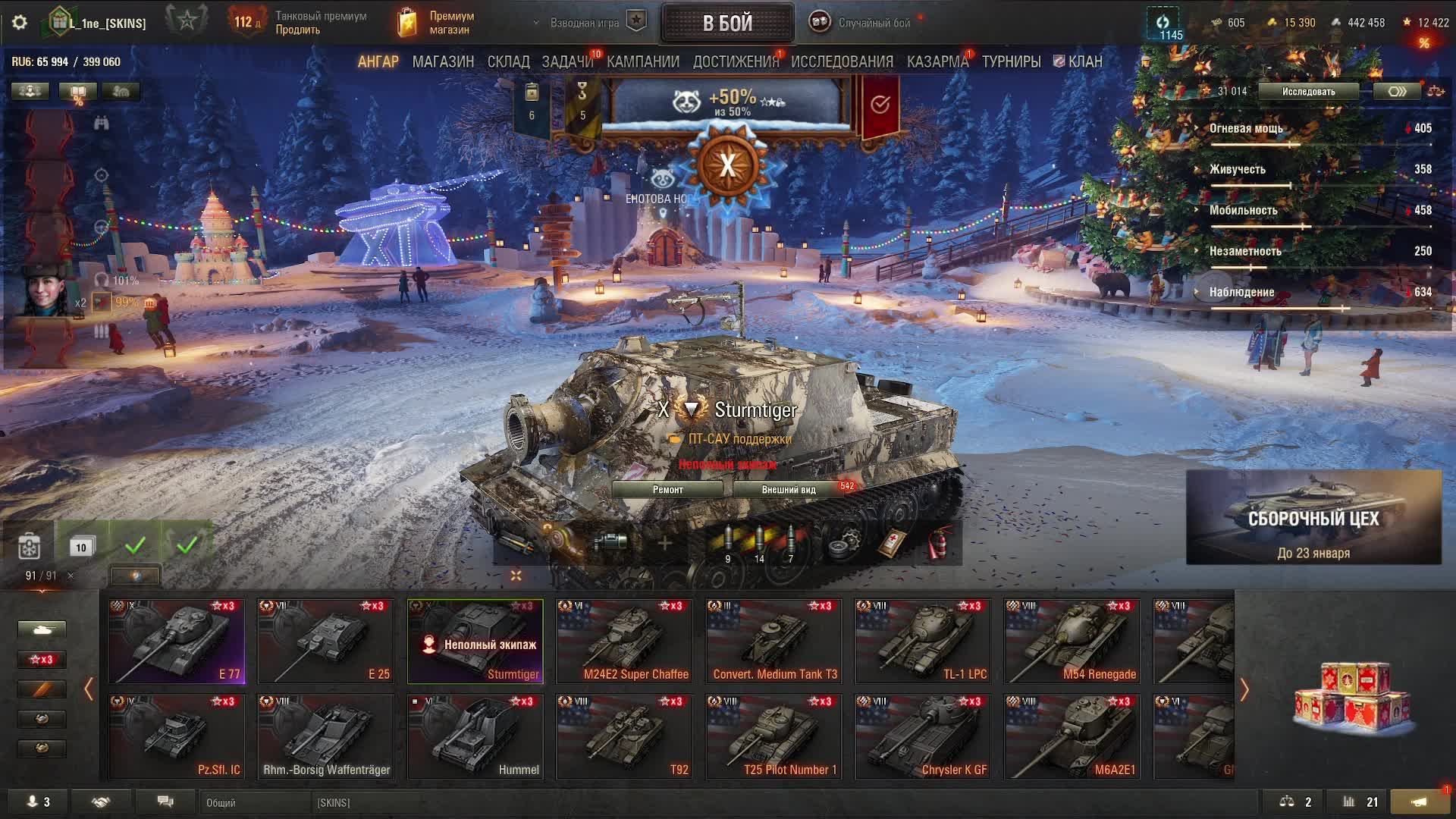Select the E 77 tank tile
The height and width of the screenshot is (819, 1456).
[x=177, y=642]
